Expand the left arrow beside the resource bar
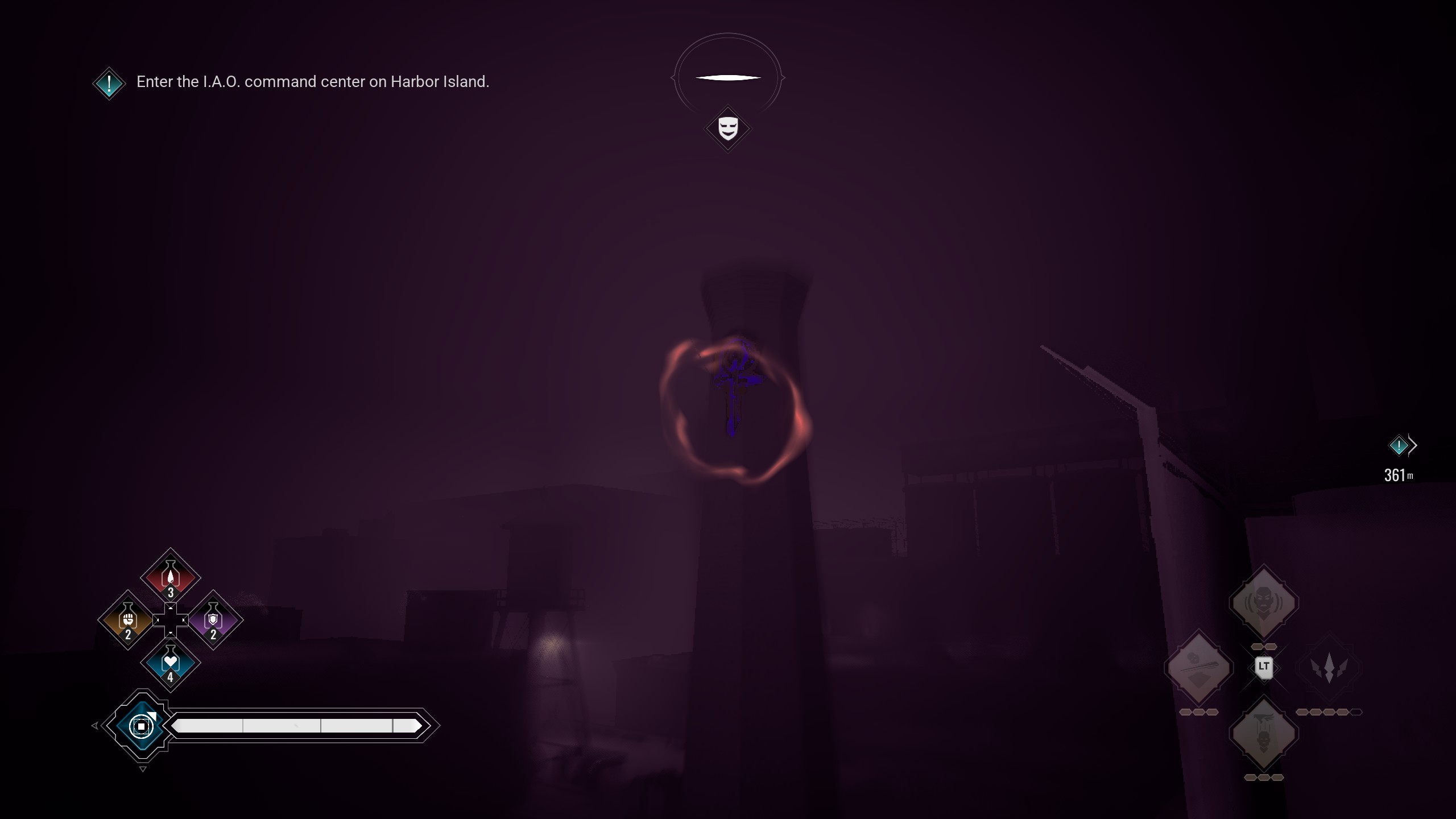This screenshot has height=819, width=1456. [x=94, y=725]
